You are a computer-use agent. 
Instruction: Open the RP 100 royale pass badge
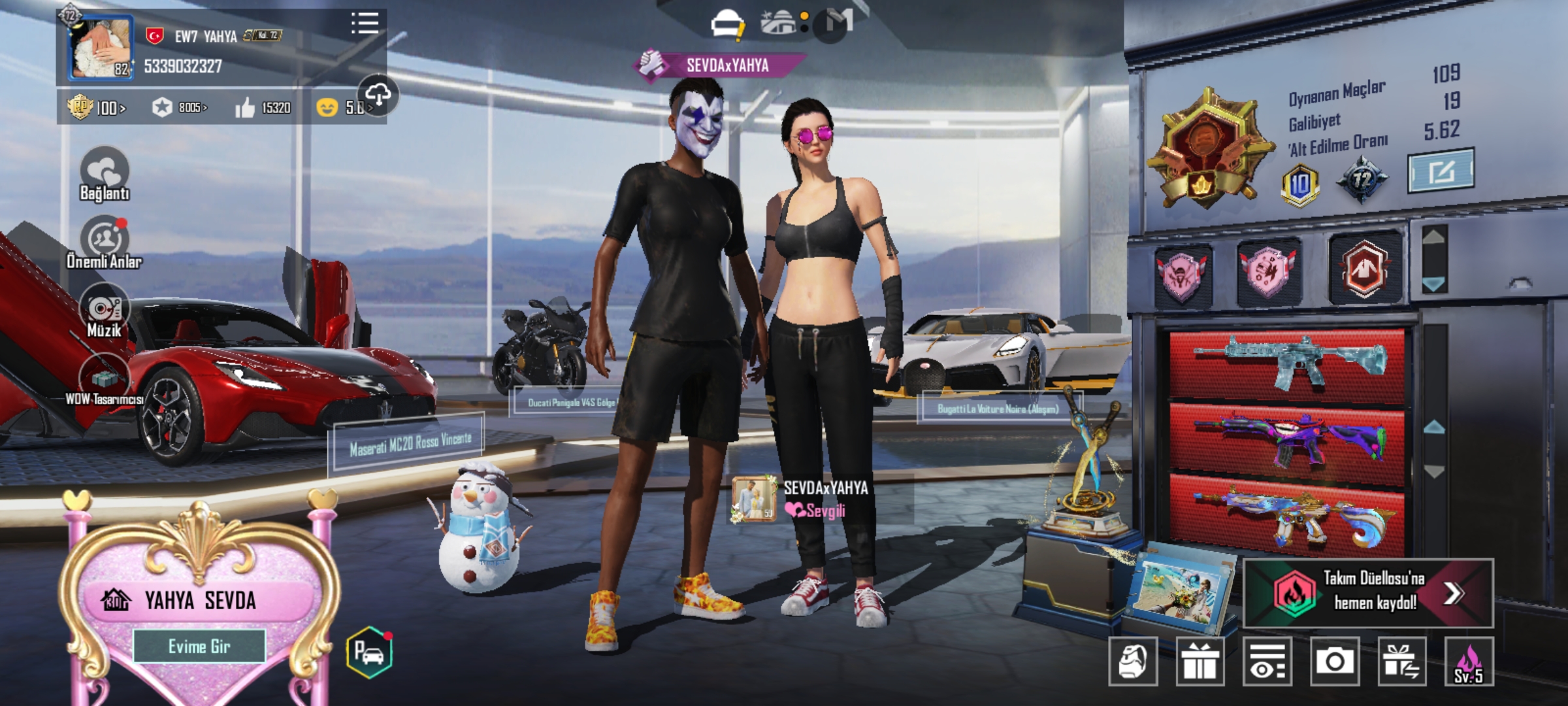pos(97,107)
